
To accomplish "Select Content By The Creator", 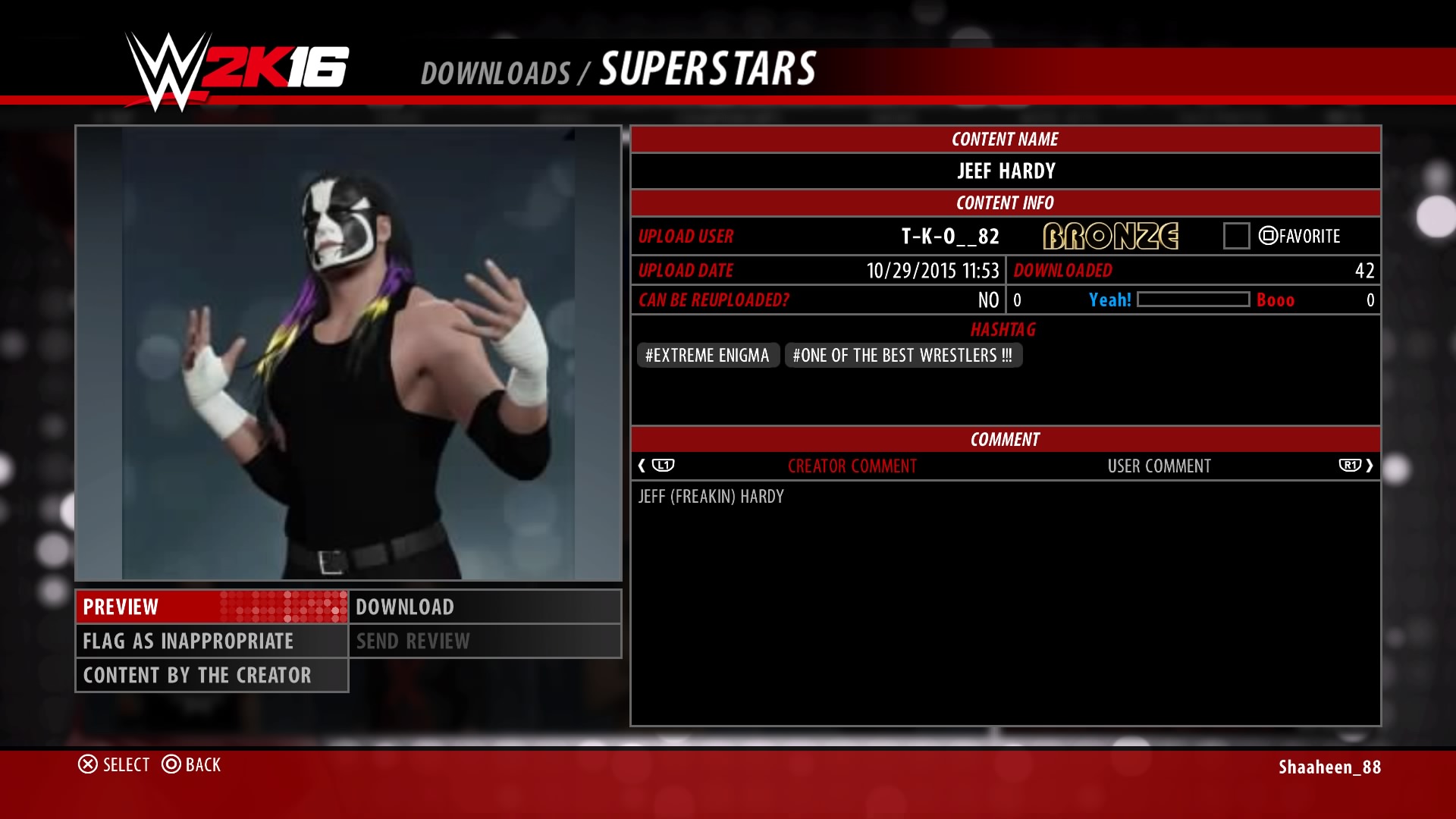I will pyautogui.click(x=197, y=675).
